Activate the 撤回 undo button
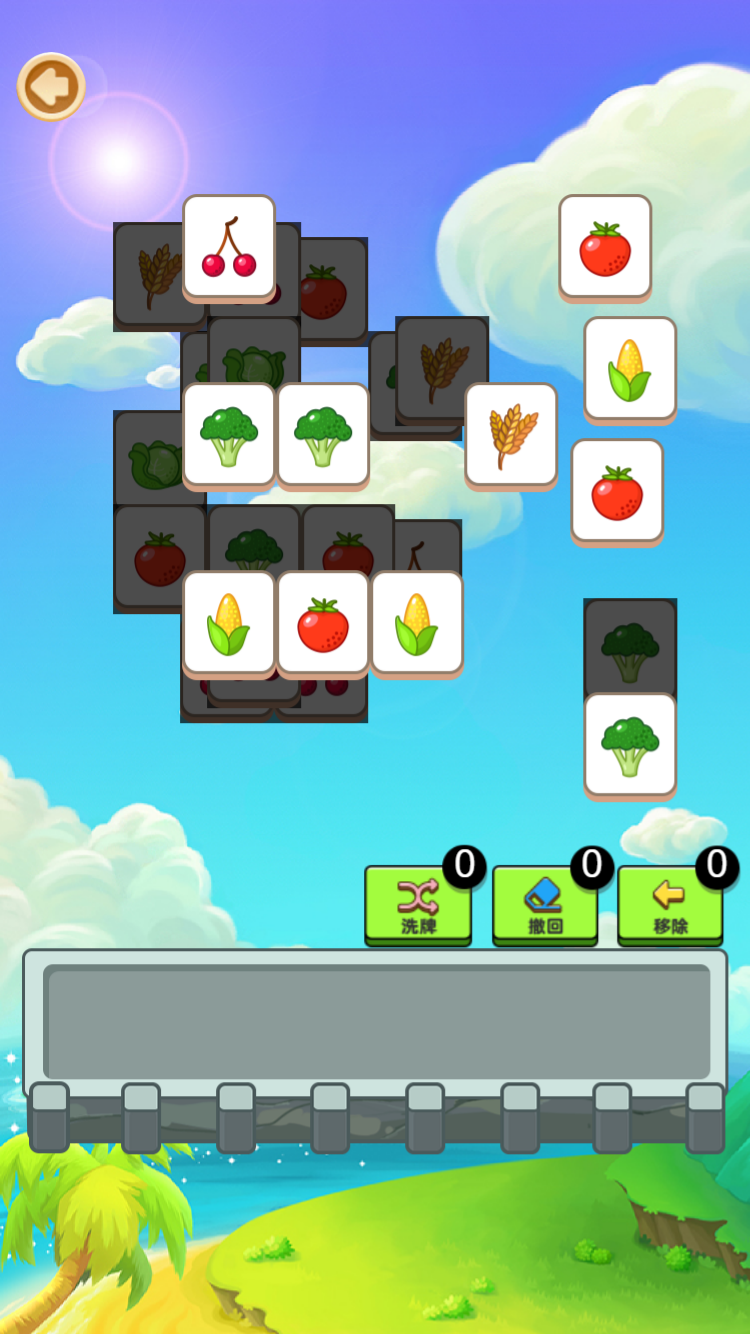Image resolution: width=750 pixels, height=1334 pixels. tap(545, 904)
